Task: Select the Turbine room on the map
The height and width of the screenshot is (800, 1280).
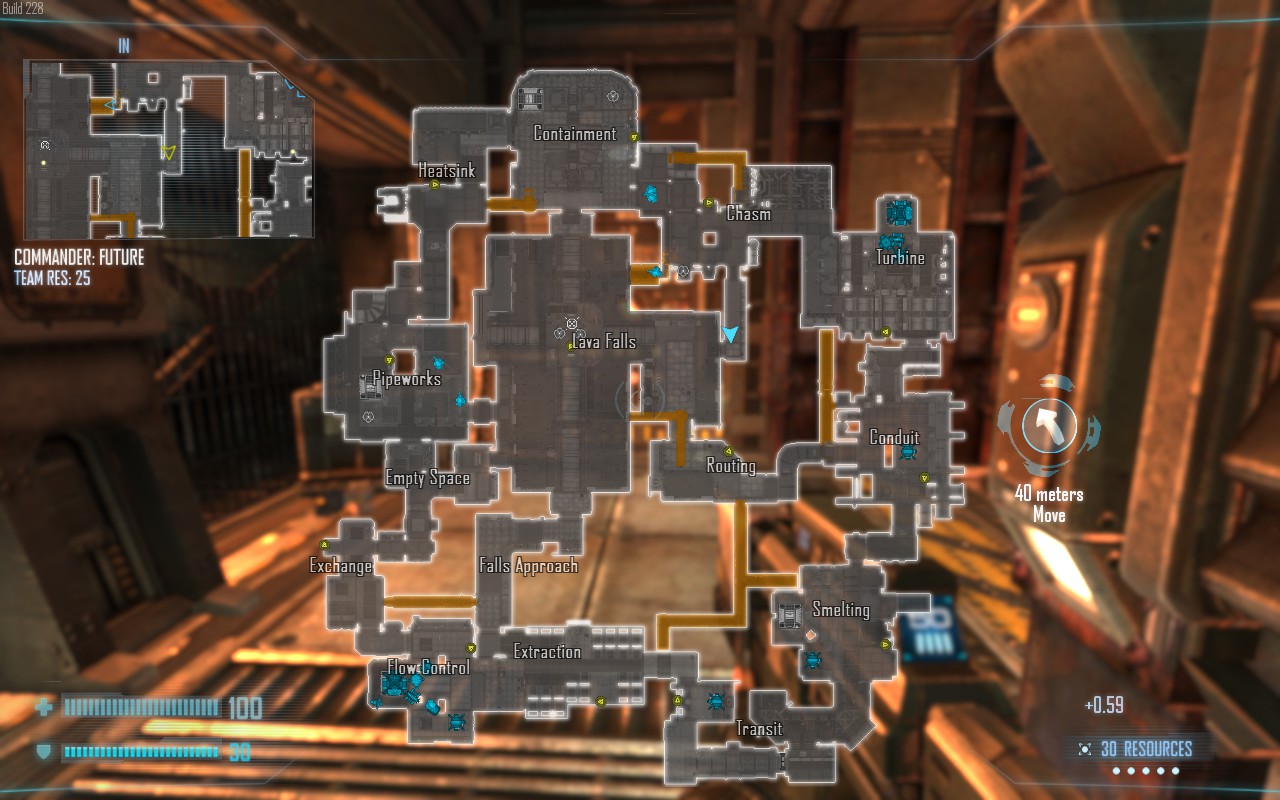Action: 900,258
